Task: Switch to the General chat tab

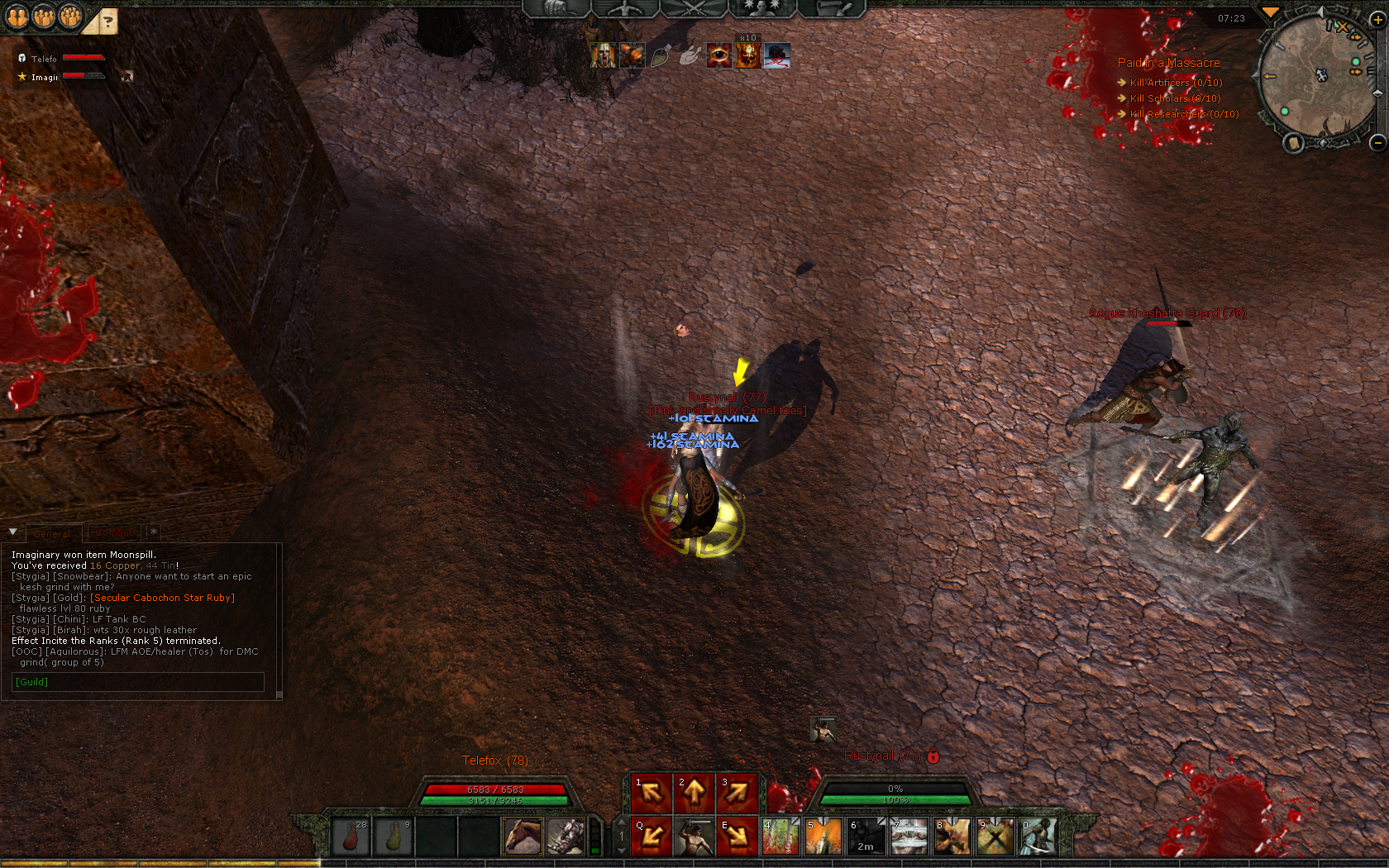Action: 53,534
